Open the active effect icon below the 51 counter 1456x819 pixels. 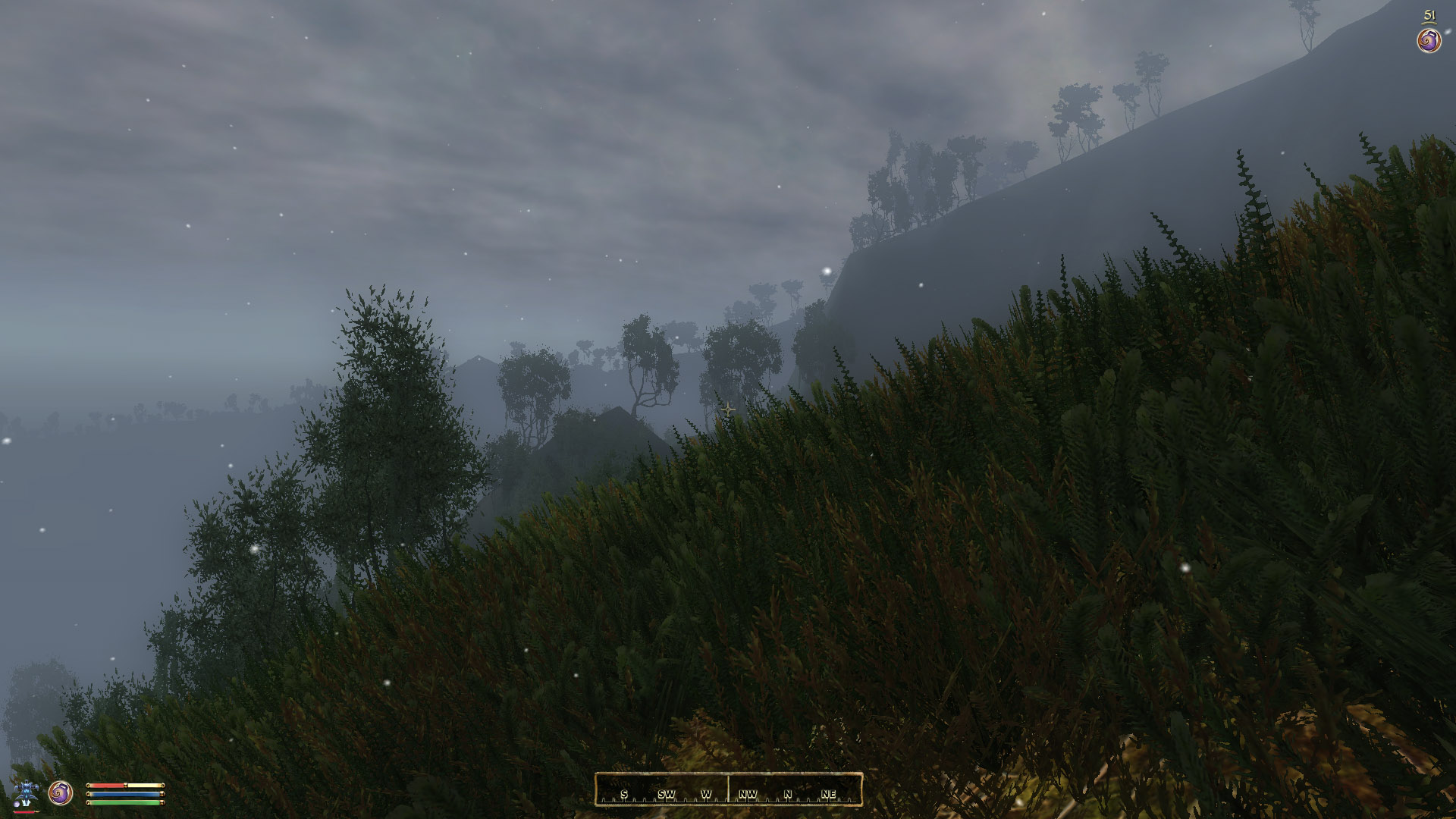[1428, 40]
